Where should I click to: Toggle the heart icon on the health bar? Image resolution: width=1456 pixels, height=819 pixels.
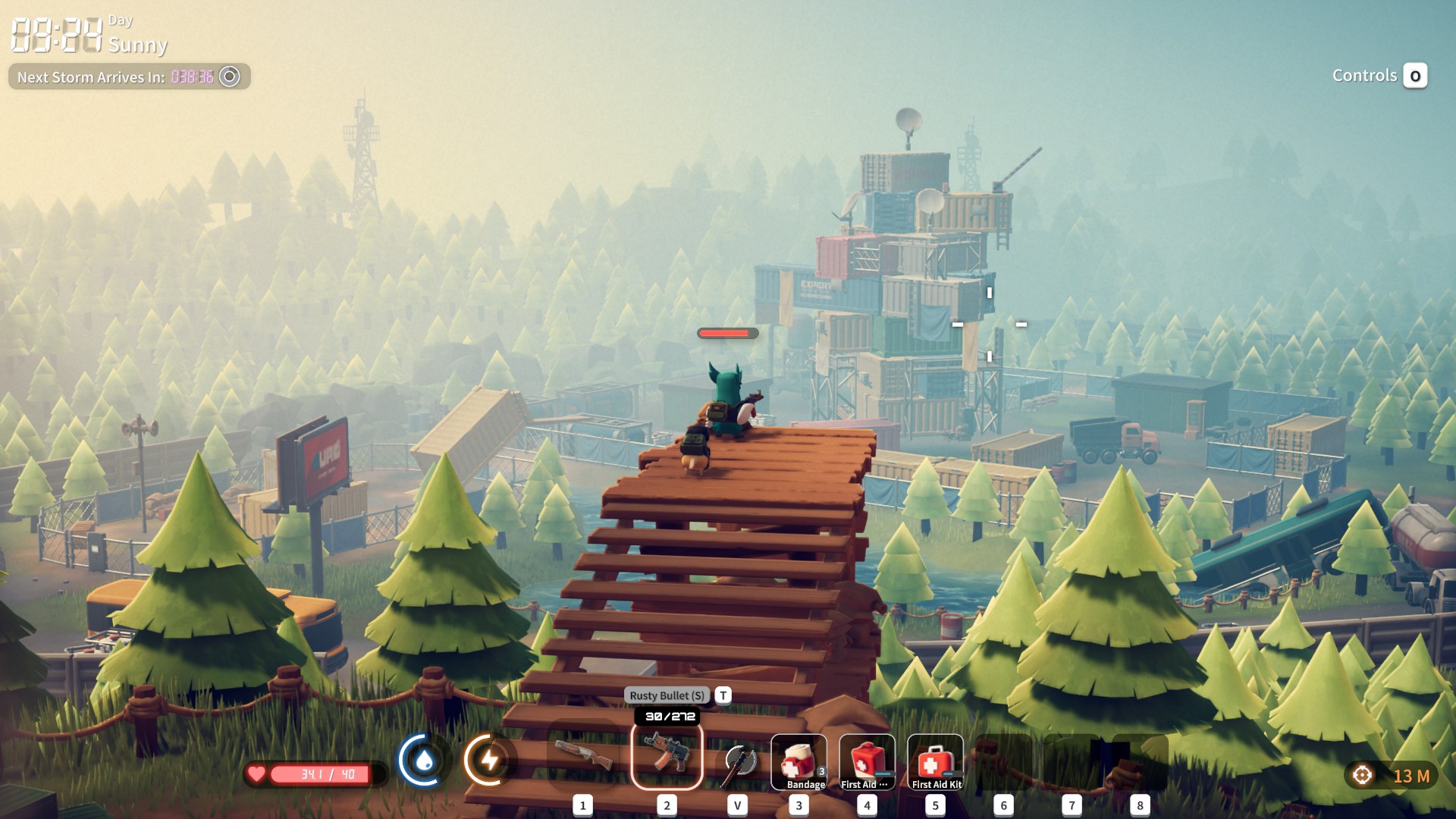point(258,775)
